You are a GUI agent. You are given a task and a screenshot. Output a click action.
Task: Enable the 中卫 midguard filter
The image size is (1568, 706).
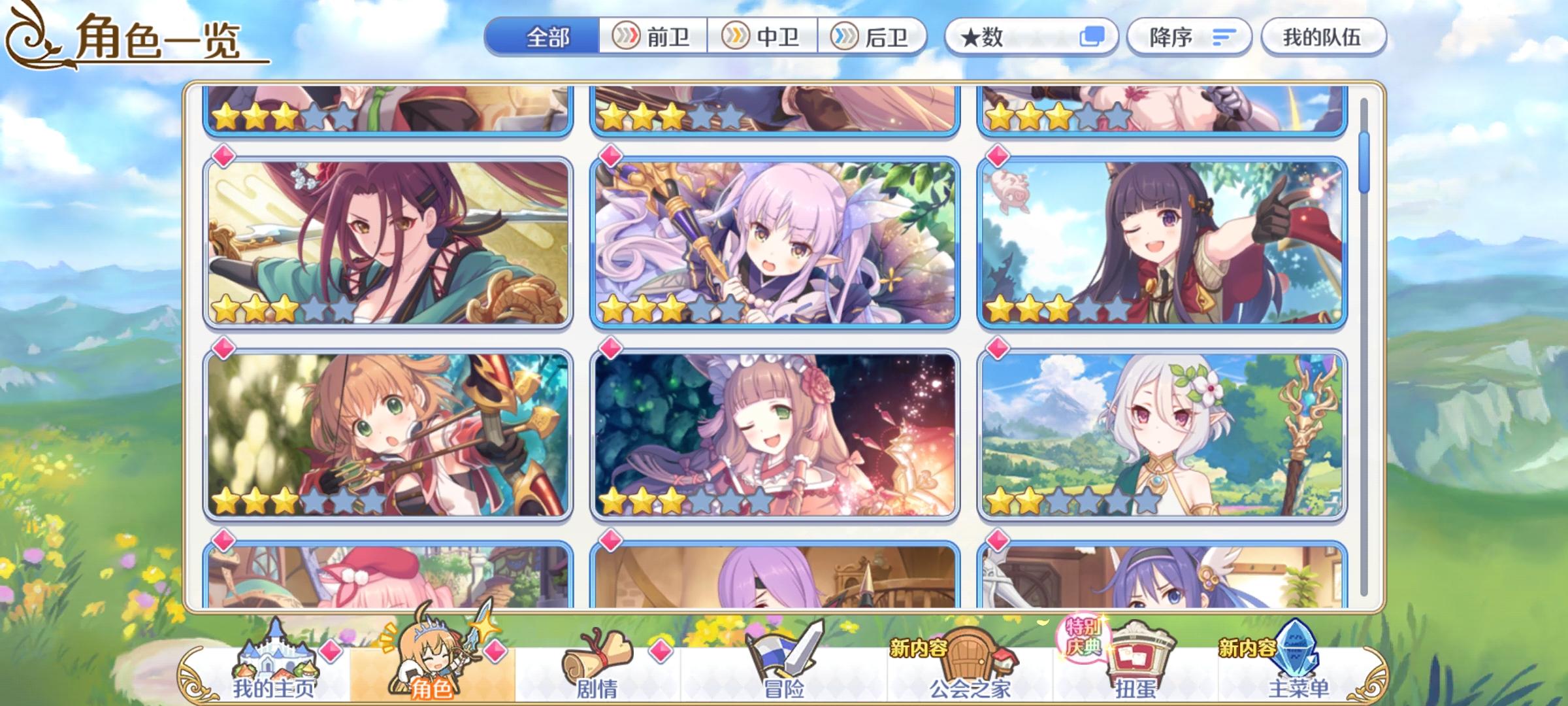pos(763,37)
